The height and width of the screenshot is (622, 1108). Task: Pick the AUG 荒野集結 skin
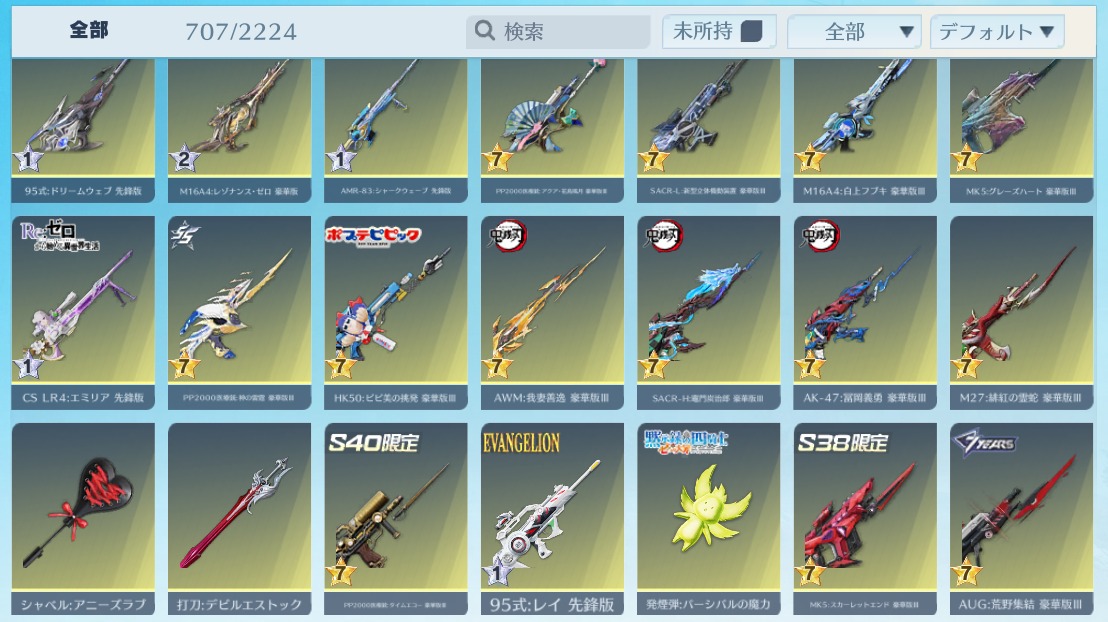1022,515
